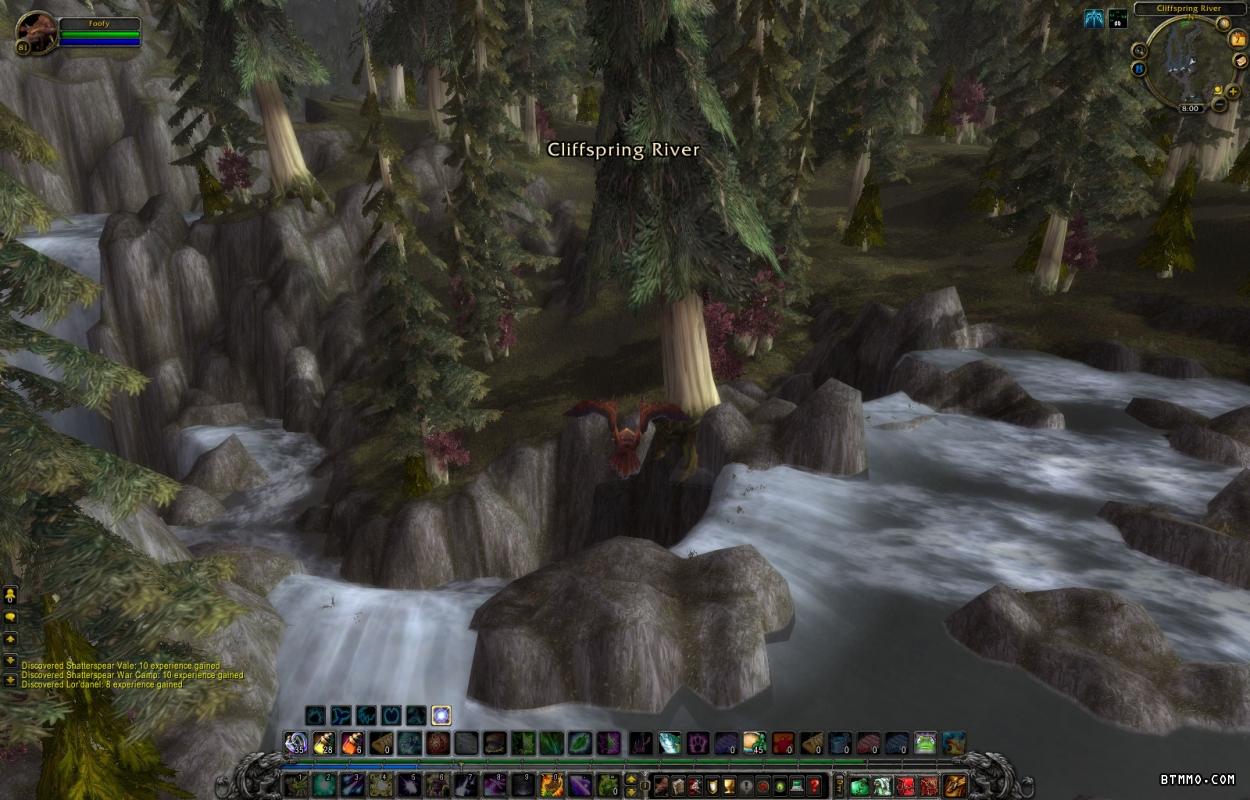Select the blue winged buff icon
Image resolution: width=1250 pixels, height=800 pixels.
[1094, 18]
